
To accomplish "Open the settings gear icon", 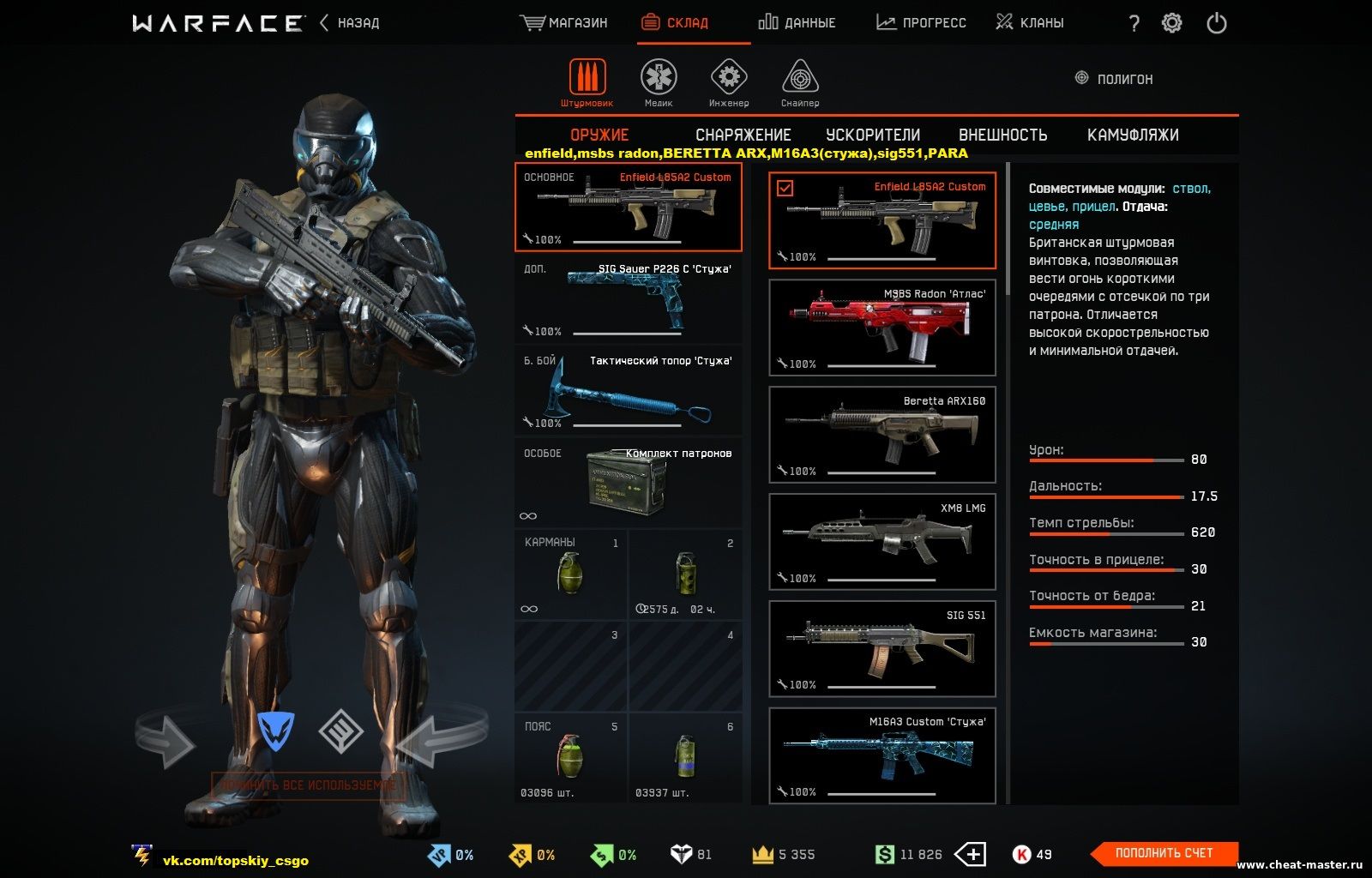I will click(1171, 23).
